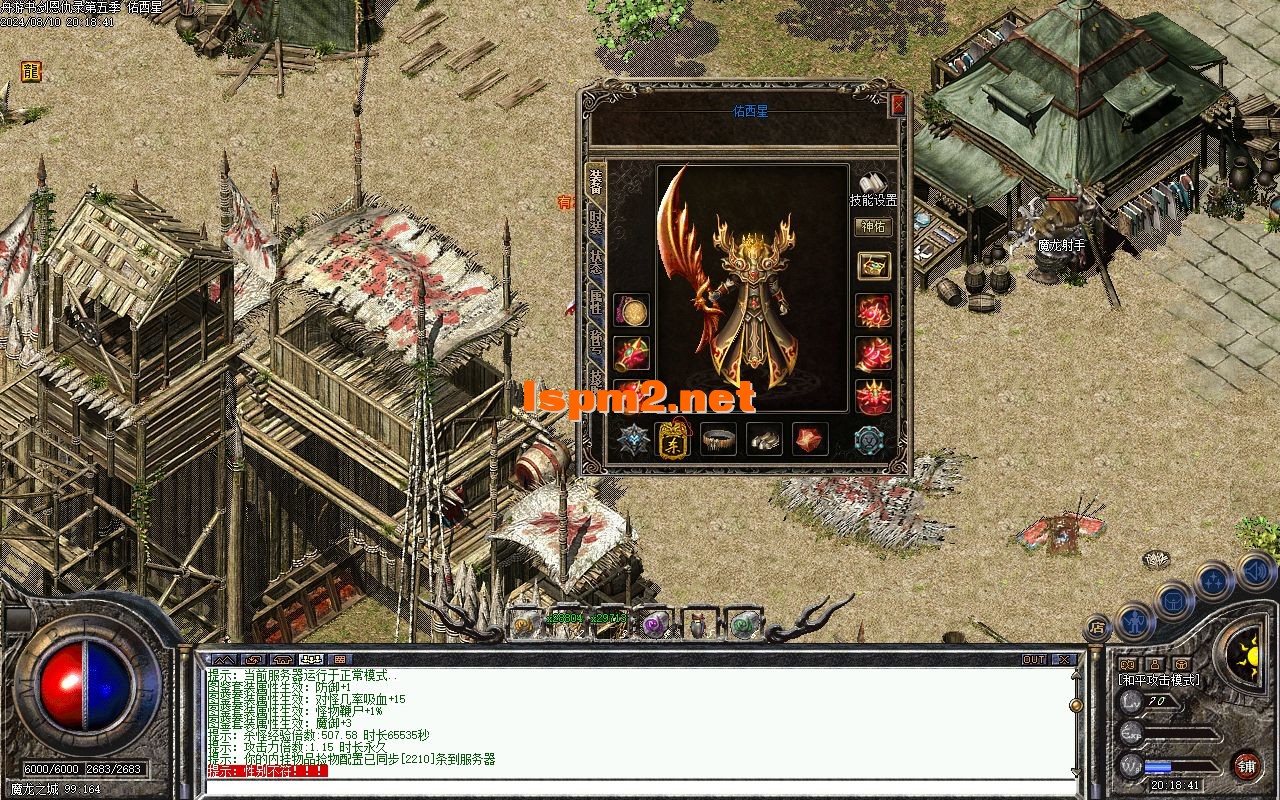The height and width of the screenshot is (800, 1280).
Task: Close the character equipment panel
Action: (x=898, y=104)
